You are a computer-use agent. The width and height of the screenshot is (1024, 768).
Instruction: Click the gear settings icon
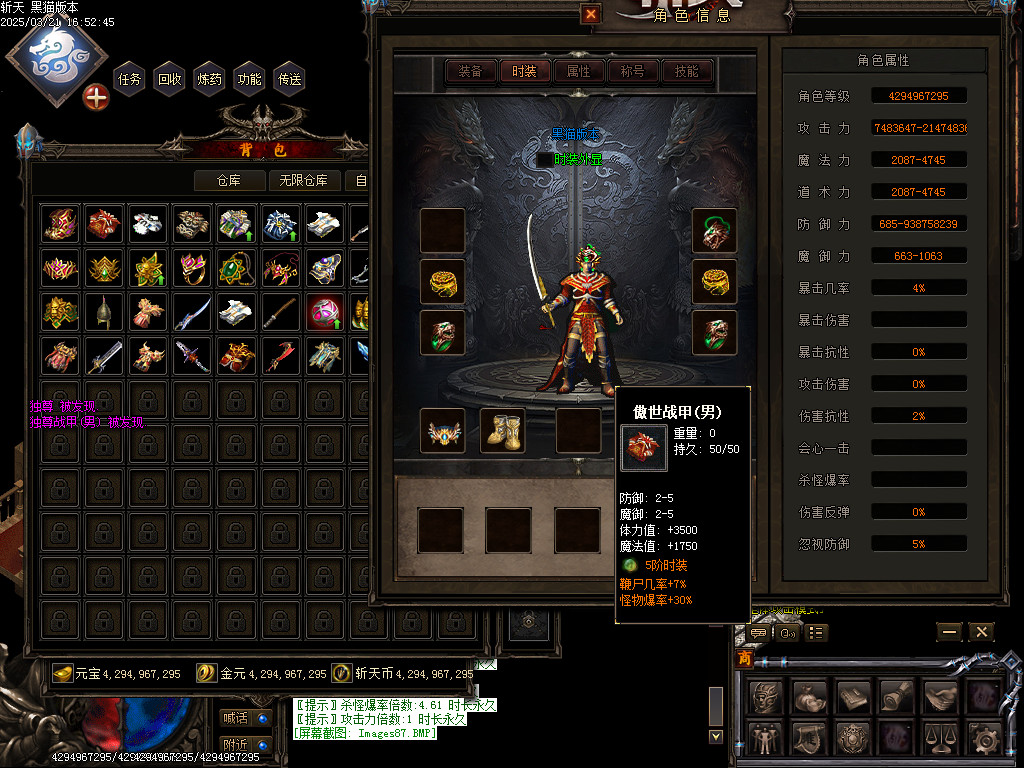click(985, 738)
